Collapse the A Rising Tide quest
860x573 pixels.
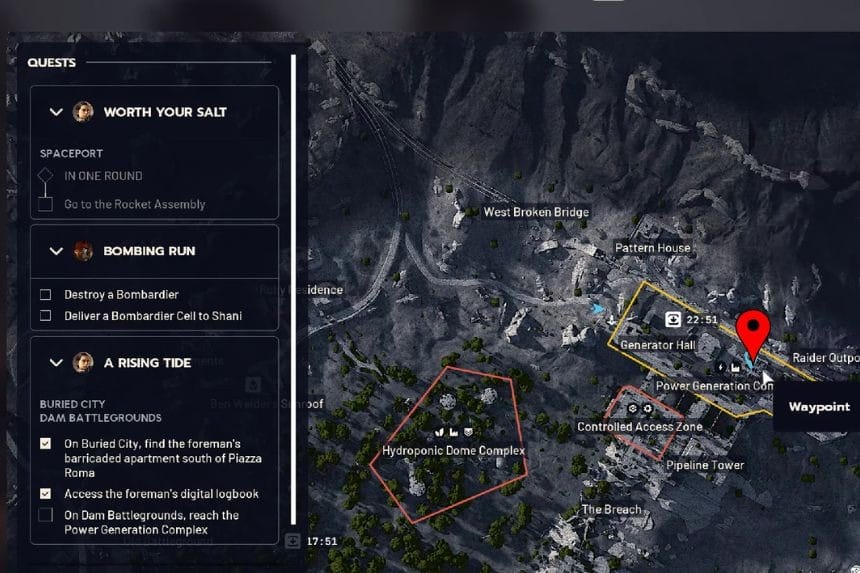point(56,362)
